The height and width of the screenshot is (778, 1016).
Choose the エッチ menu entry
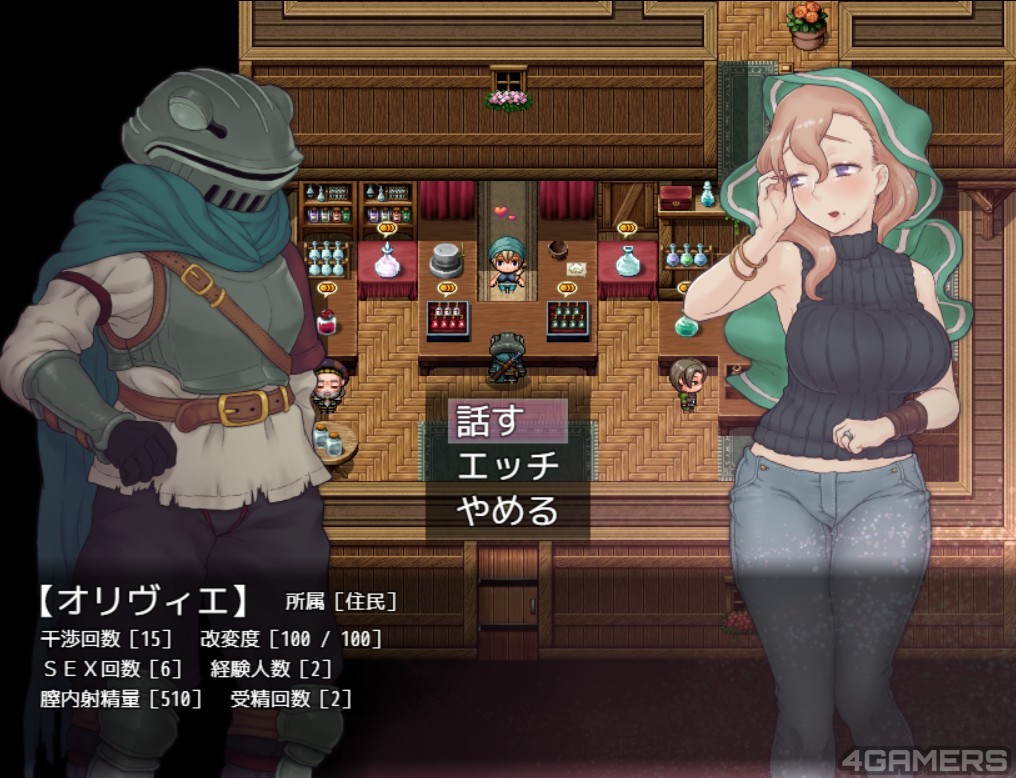[508, 466]
